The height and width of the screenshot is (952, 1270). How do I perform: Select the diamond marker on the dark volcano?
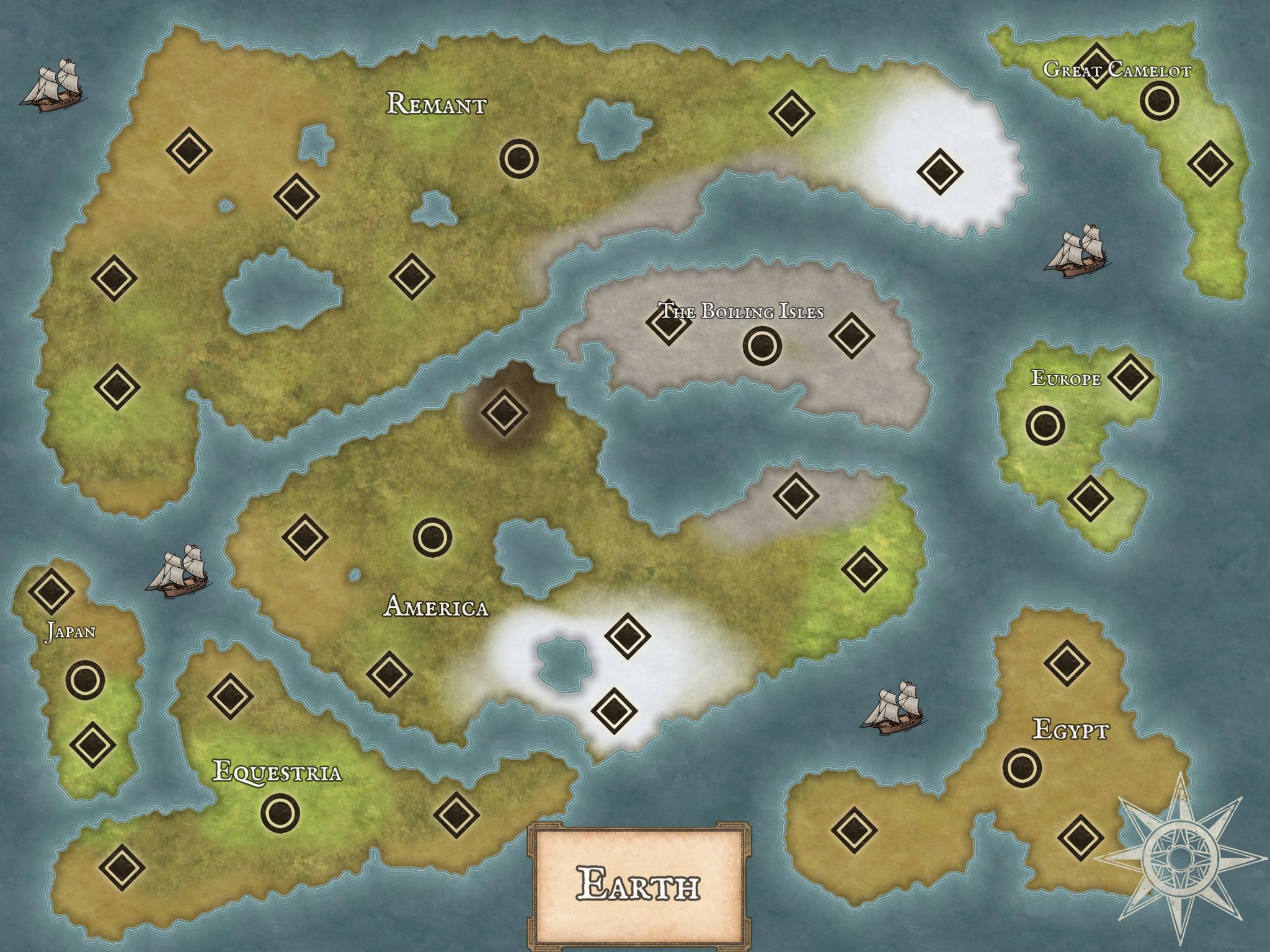[x=504, y=411]
